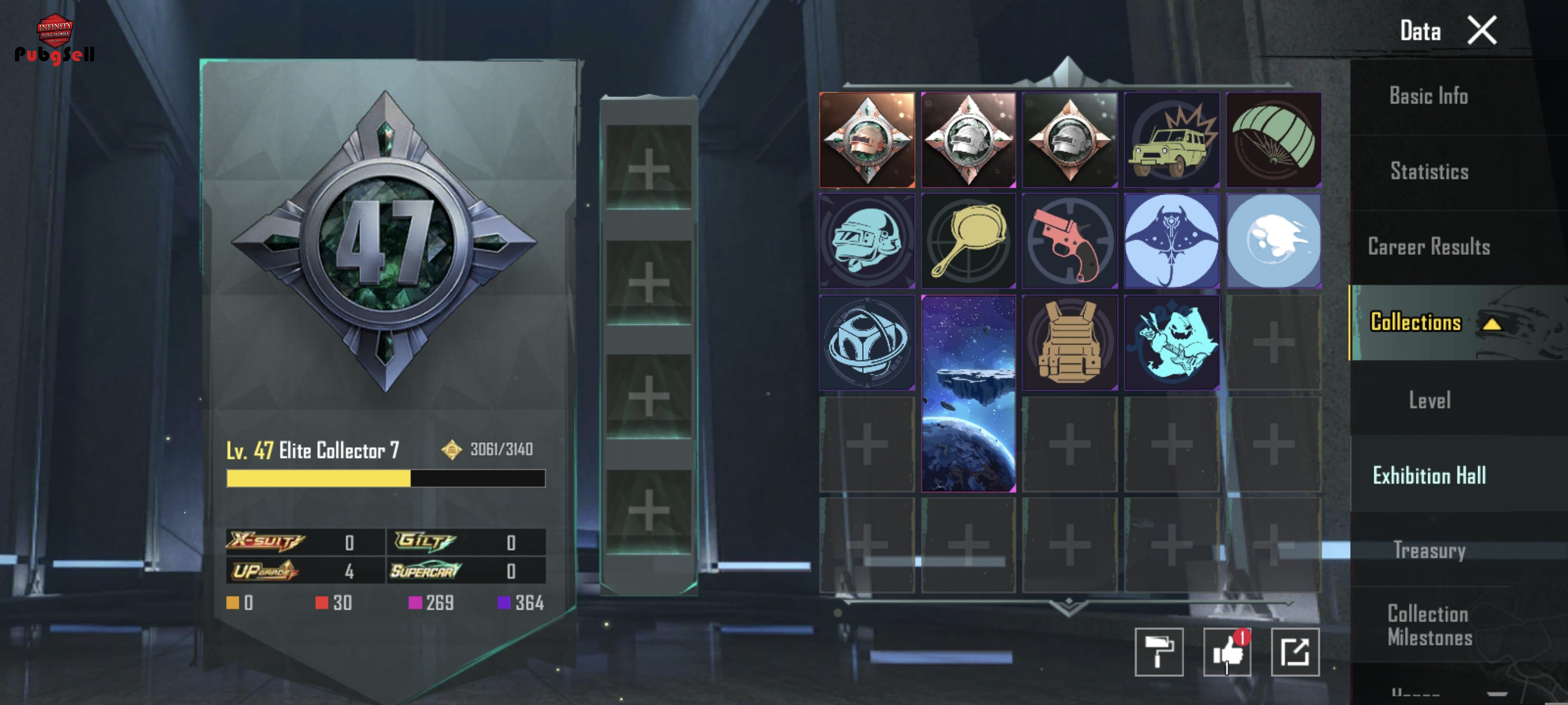Pick the manta ray badge
The image size is (1568, 705).
point(1172,241)
